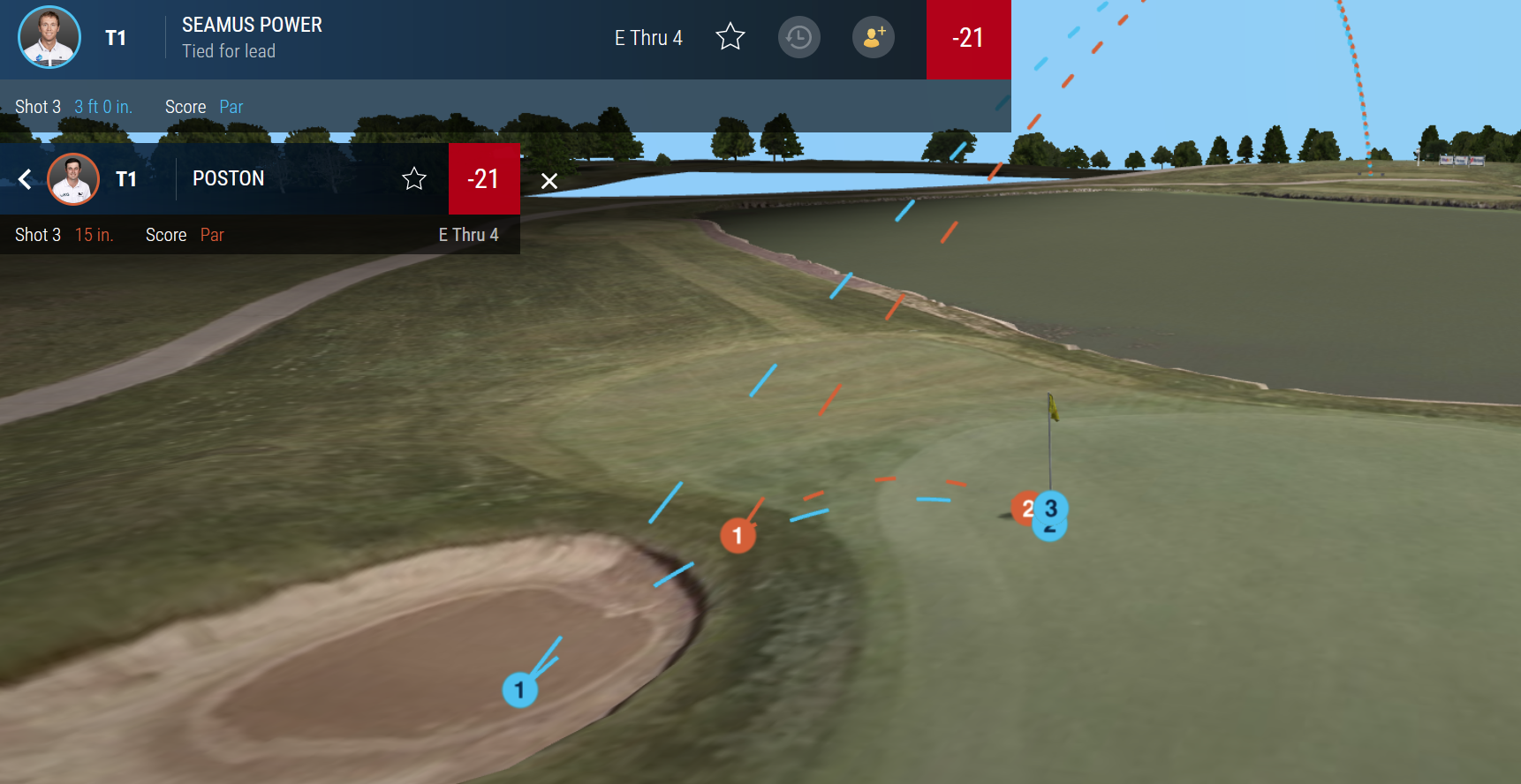The width and height of the screenshot is (1521, 784).
Task: Open the shot history clock icon
Action: tap(799, 38)
